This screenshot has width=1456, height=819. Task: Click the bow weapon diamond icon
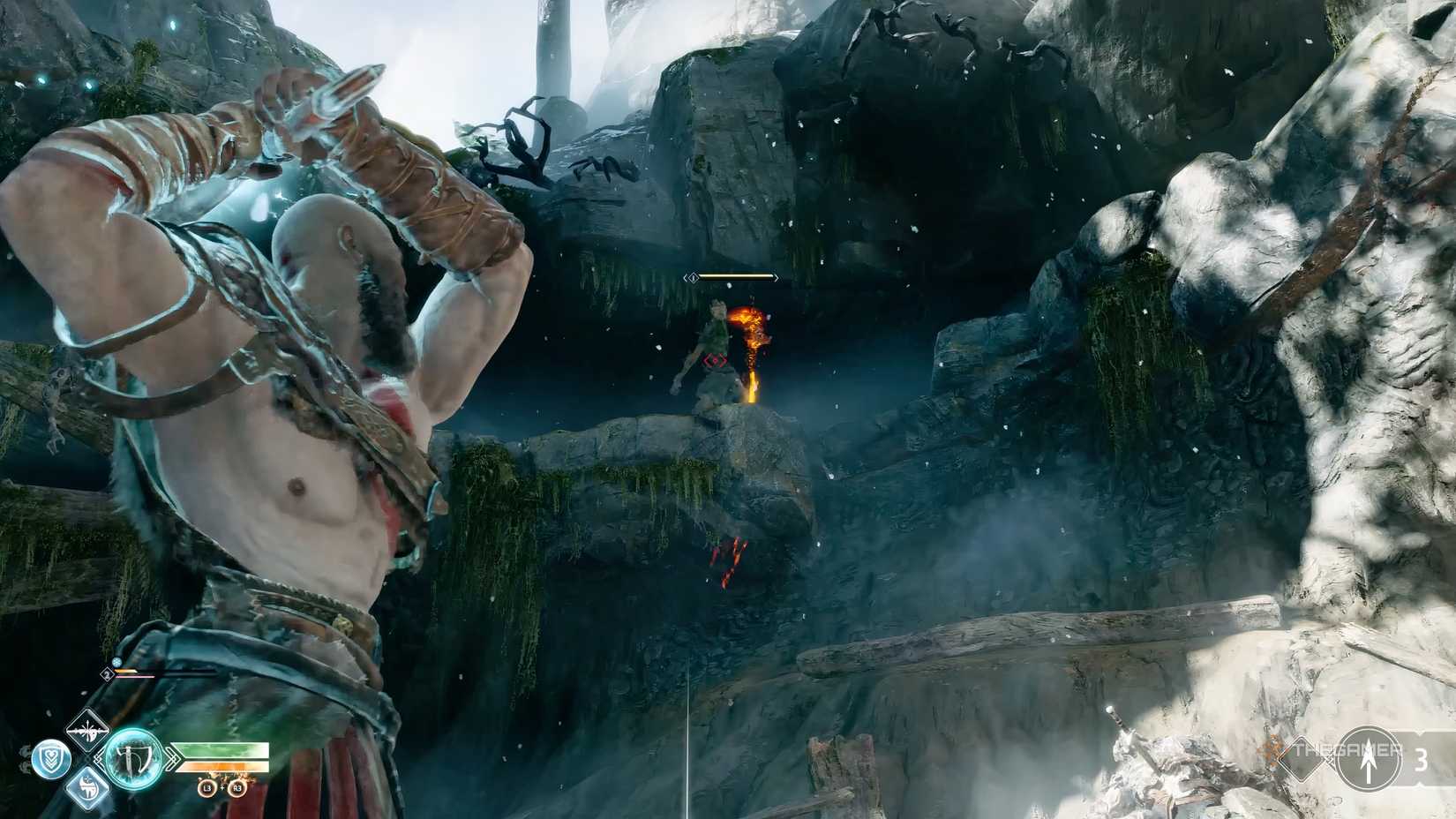[x=86, y=729]
